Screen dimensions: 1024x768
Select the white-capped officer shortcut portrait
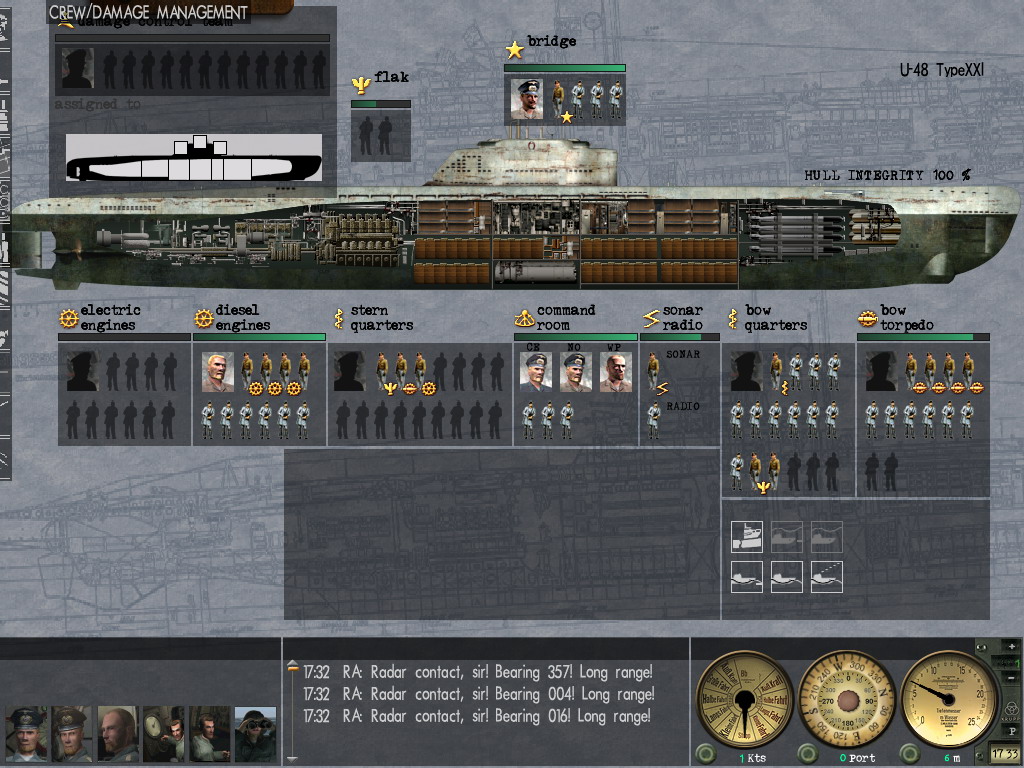[x=26, y=734]
